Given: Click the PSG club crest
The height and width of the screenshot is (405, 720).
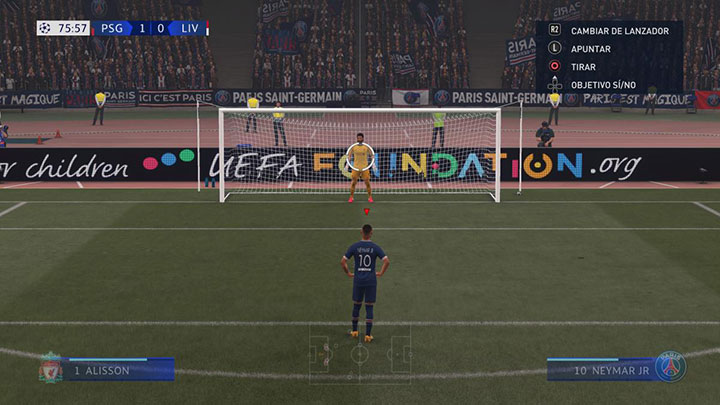Looking at the screenshot, I should tap(669, 367).
